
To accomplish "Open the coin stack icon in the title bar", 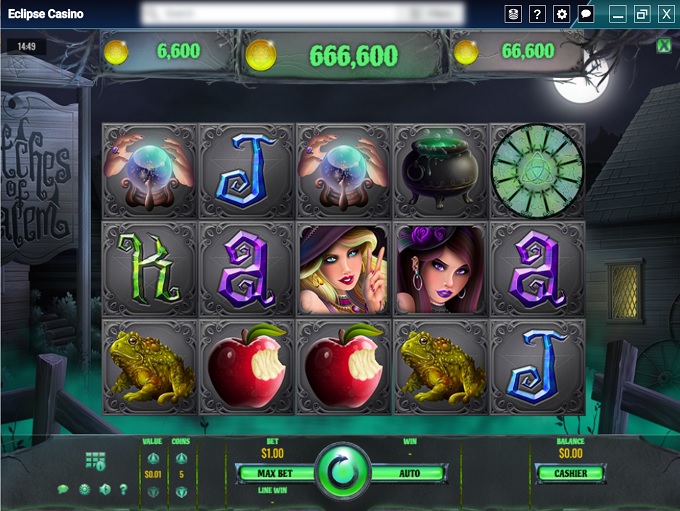I will pyautogui.click(x=512, y=14).
